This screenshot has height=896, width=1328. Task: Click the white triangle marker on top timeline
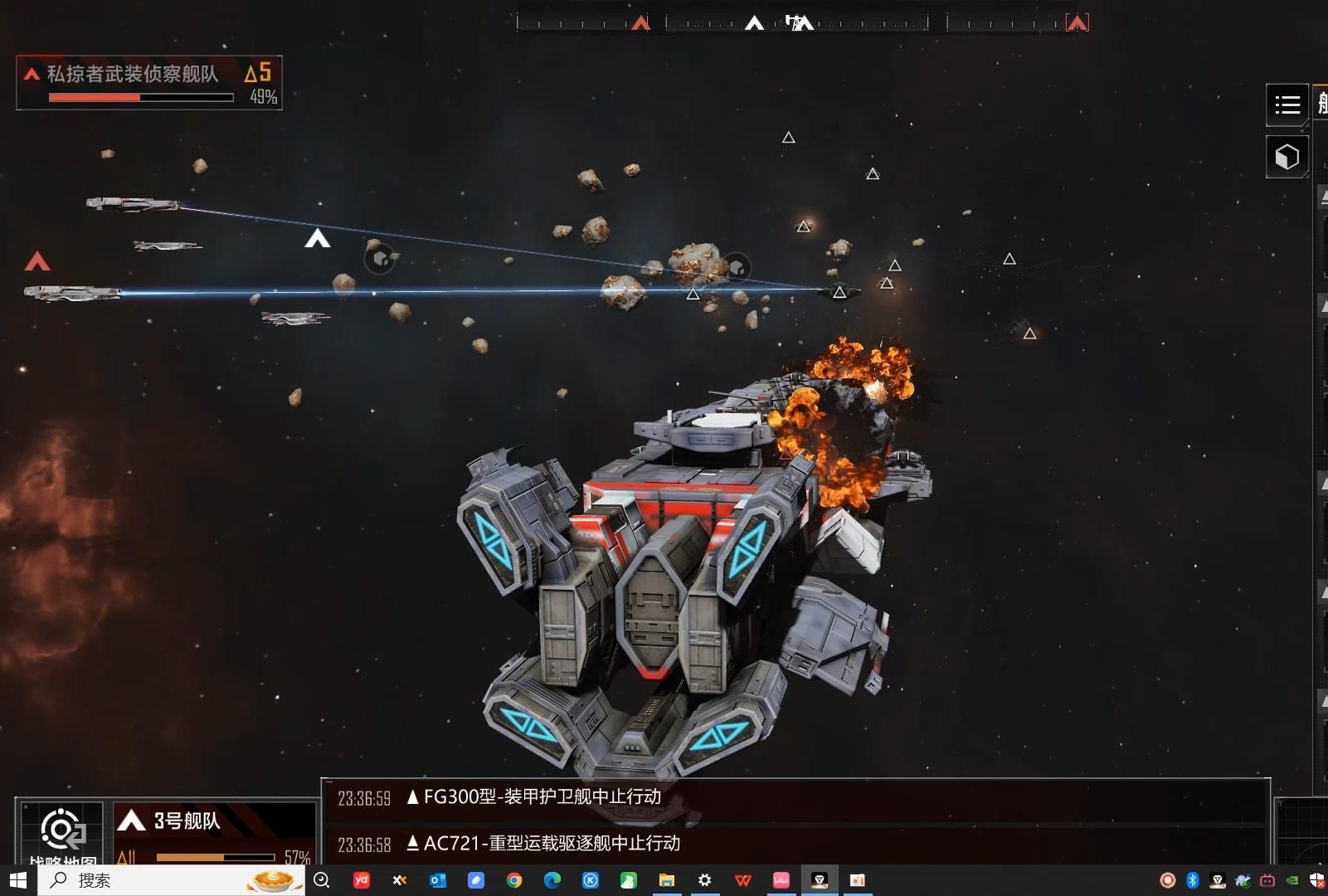pos(754,23)
